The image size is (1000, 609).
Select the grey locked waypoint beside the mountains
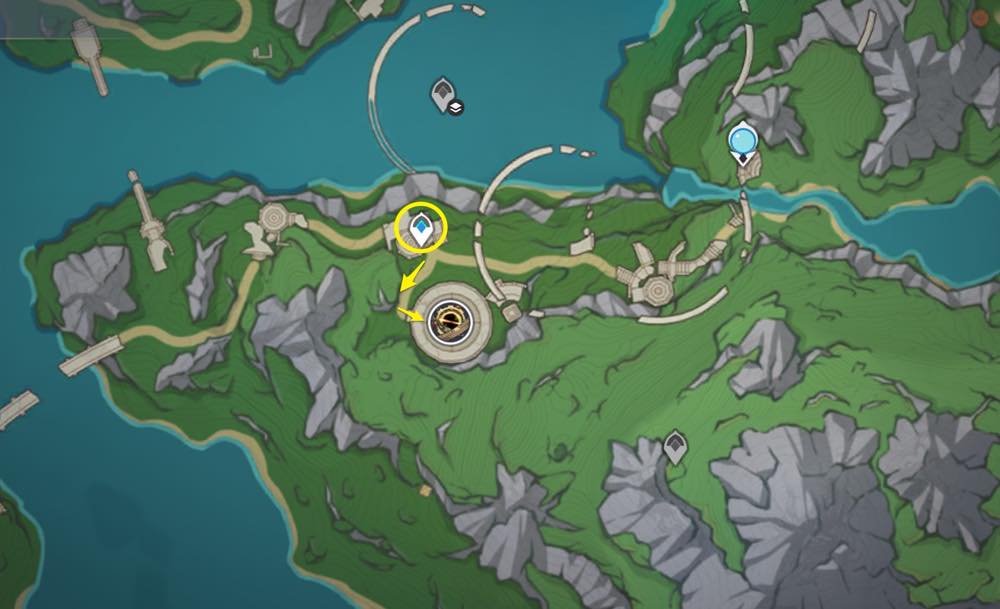coord(676,446)
